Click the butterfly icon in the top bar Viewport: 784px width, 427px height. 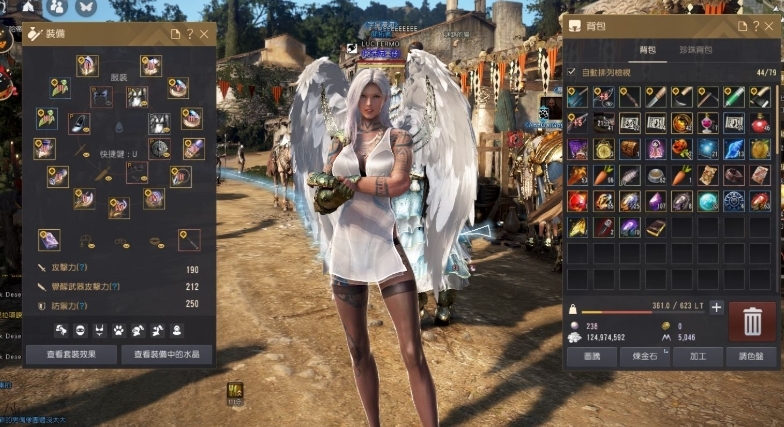click(85, 8)
